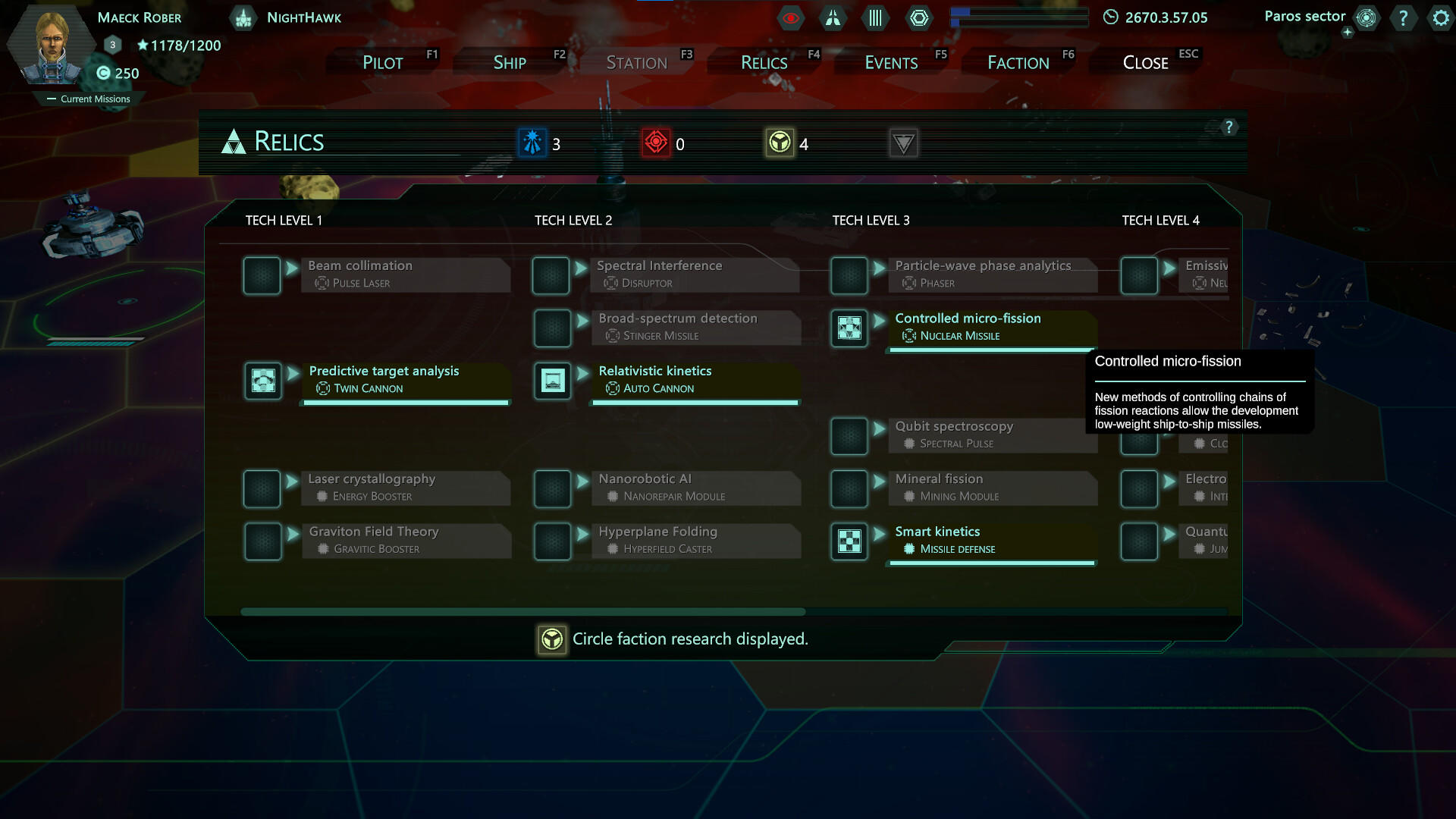This screenshot has height=819, width=1456.
Task: Toggle the eye visibility icon in top bar
Action: (x=791, y=17)
